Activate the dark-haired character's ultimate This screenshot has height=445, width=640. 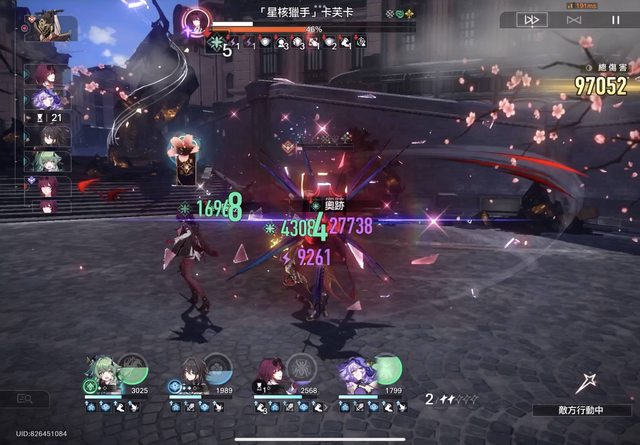(217, 367)
